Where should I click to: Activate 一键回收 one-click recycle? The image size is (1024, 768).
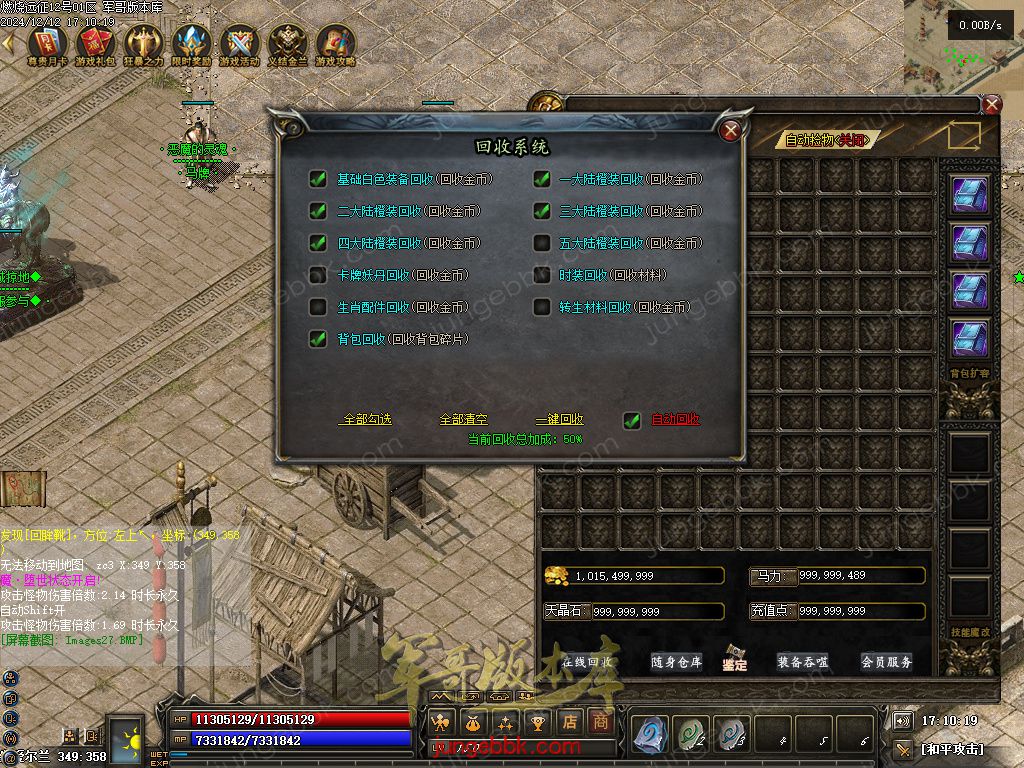559,420
